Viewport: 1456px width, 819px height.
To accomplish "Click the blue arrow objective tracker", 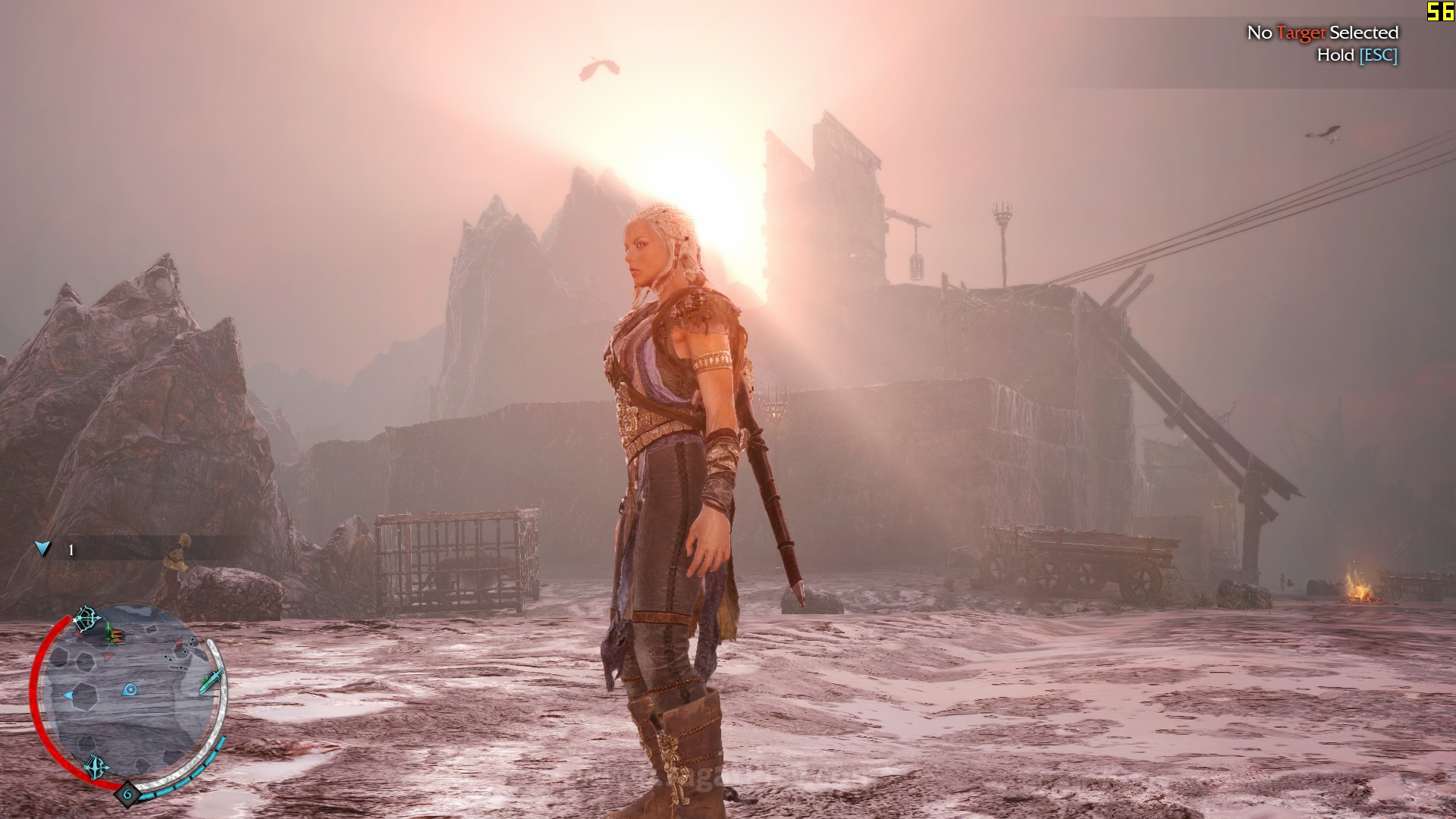I will click(43, 548).
